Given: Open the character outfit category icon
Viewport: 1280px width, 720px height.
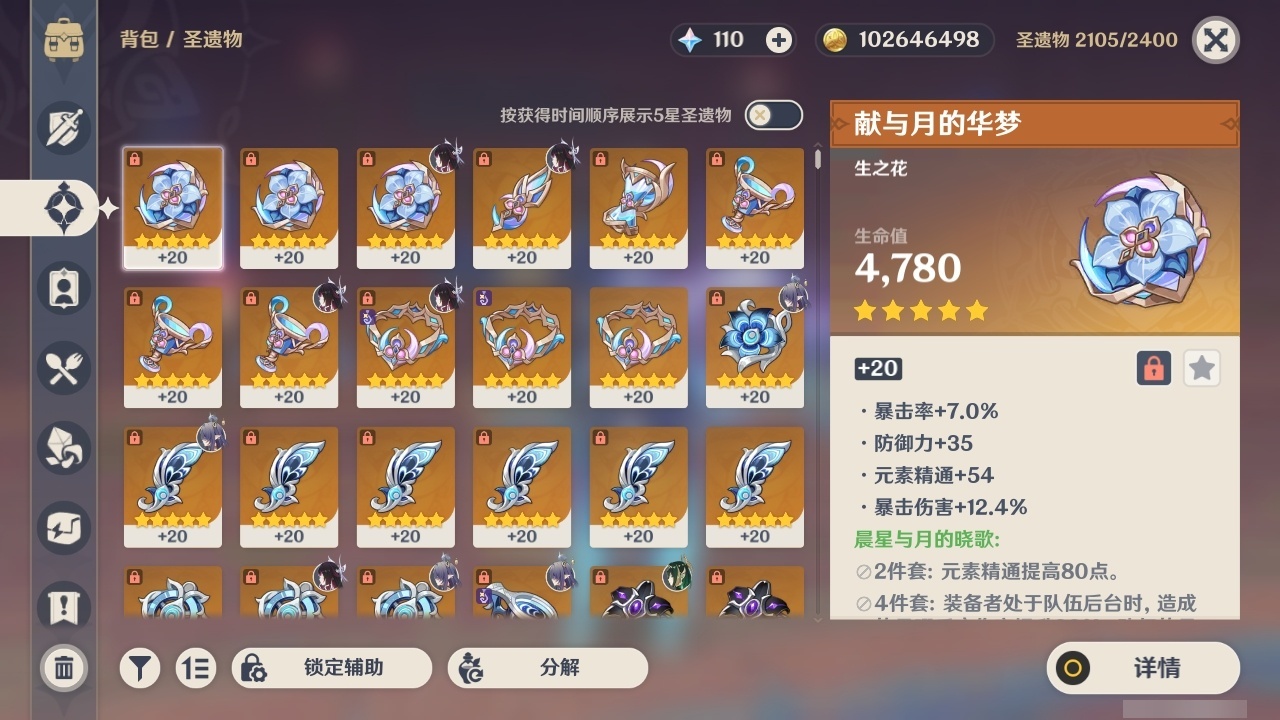Looking at the screenshot, I should click(x=63, y=287).
